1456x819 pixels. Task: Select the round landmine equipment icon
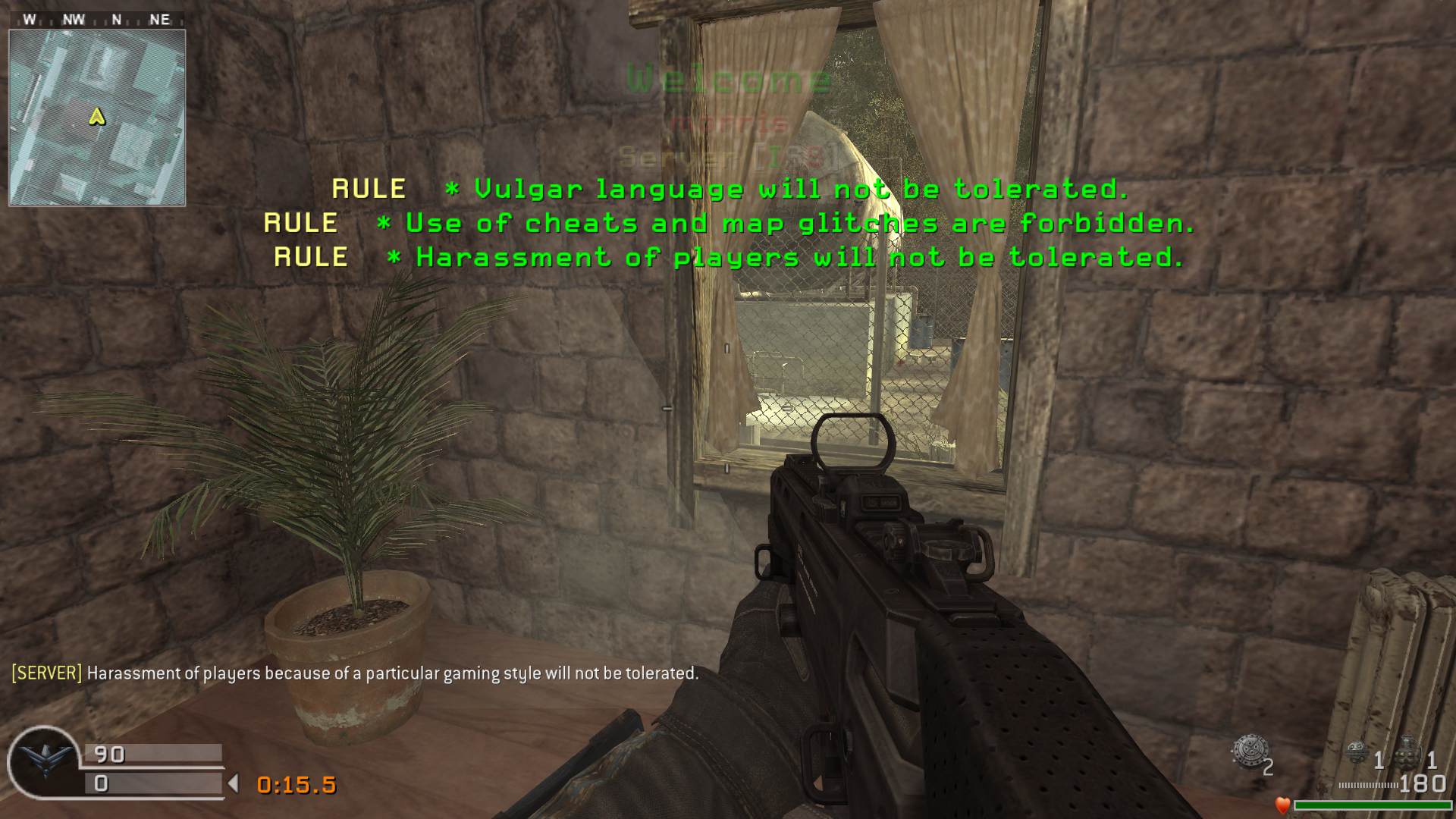[x=1249, y=752]
